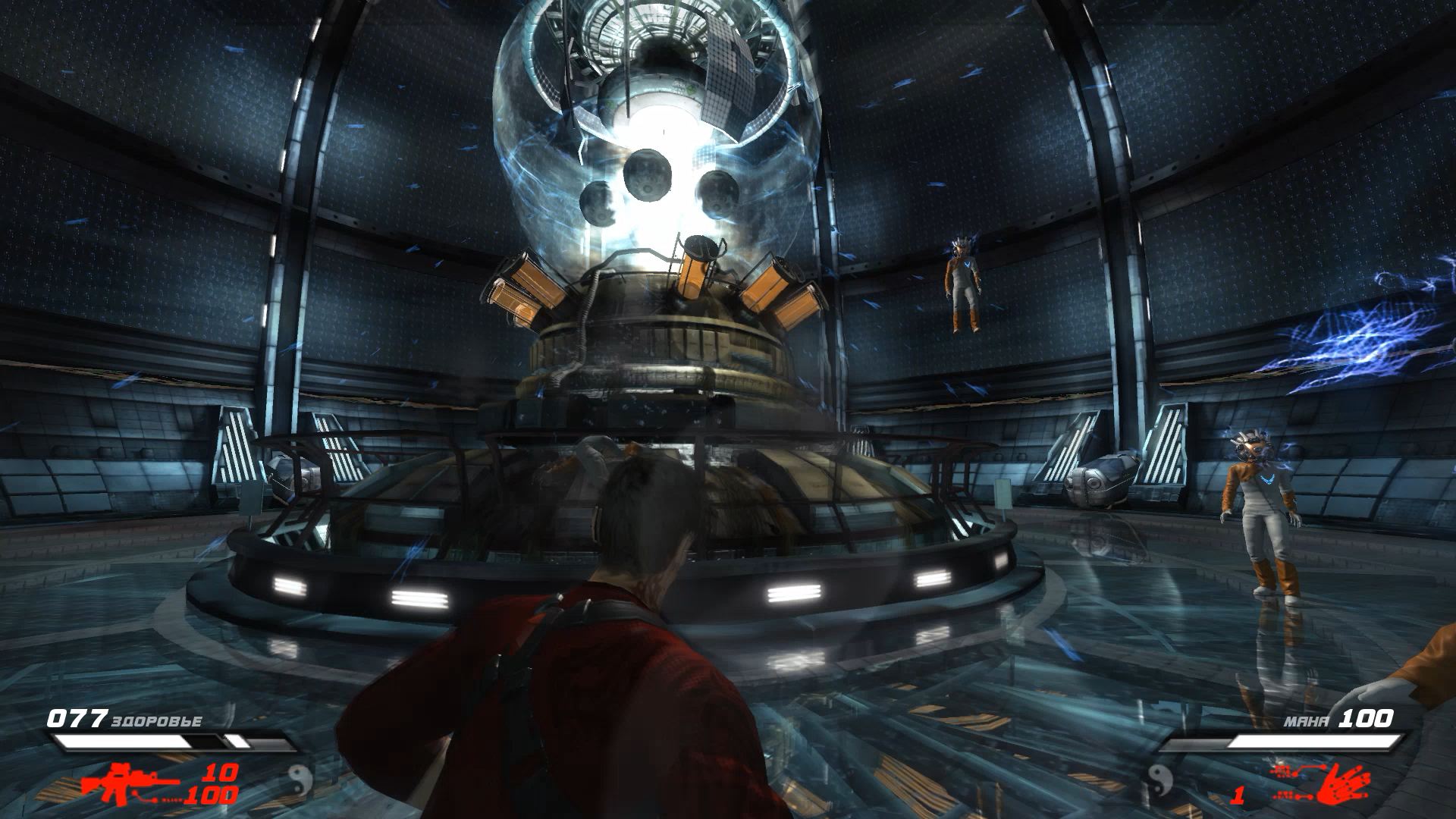Activate the red hand magic power icon
The image size is (1456, 819).
pos(1343,785)
